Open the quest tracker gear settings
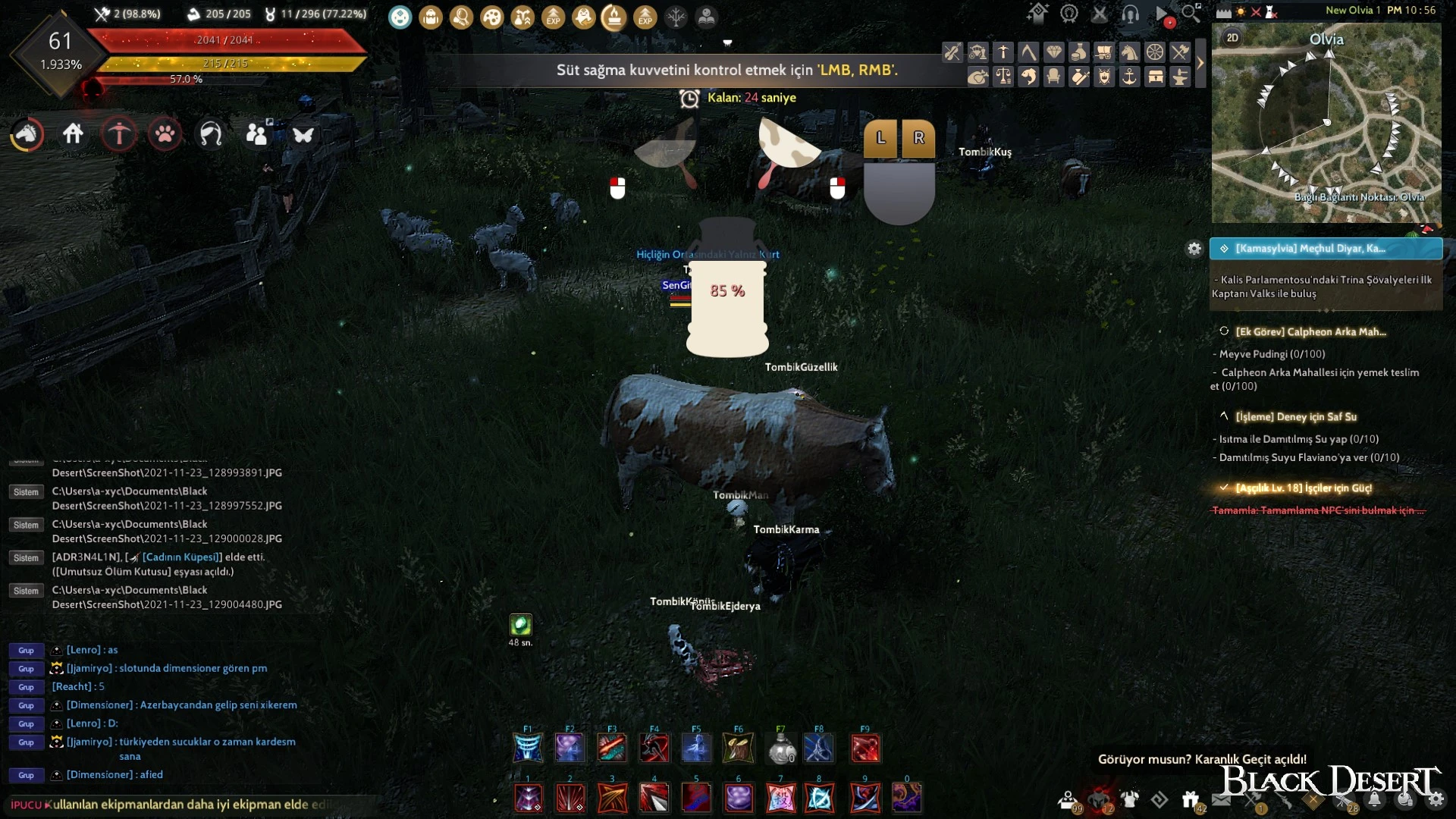 [1194, 249]
